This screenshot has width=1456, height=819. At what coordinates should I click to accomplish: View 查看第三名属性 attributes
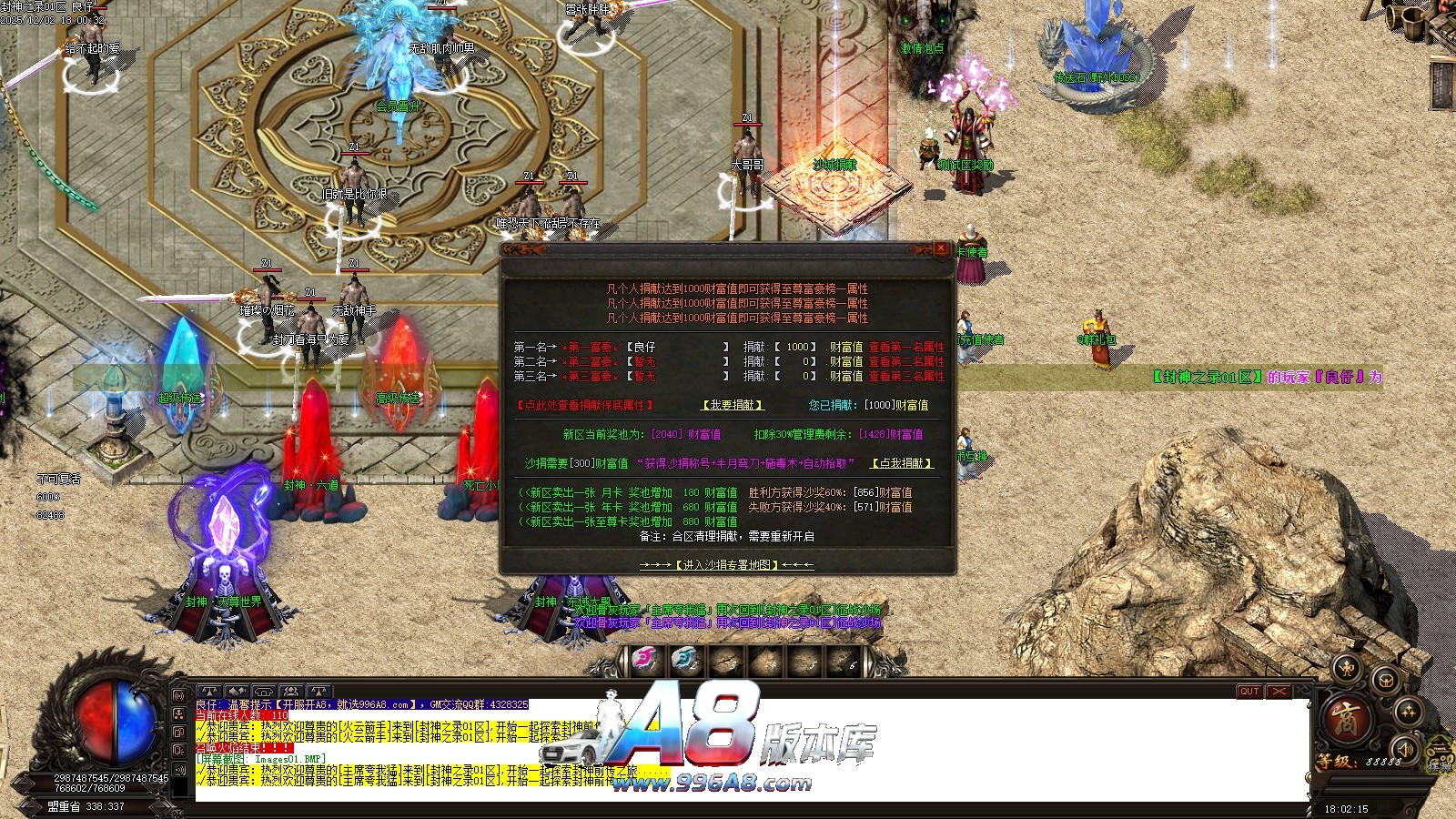(x=906, y=376)
